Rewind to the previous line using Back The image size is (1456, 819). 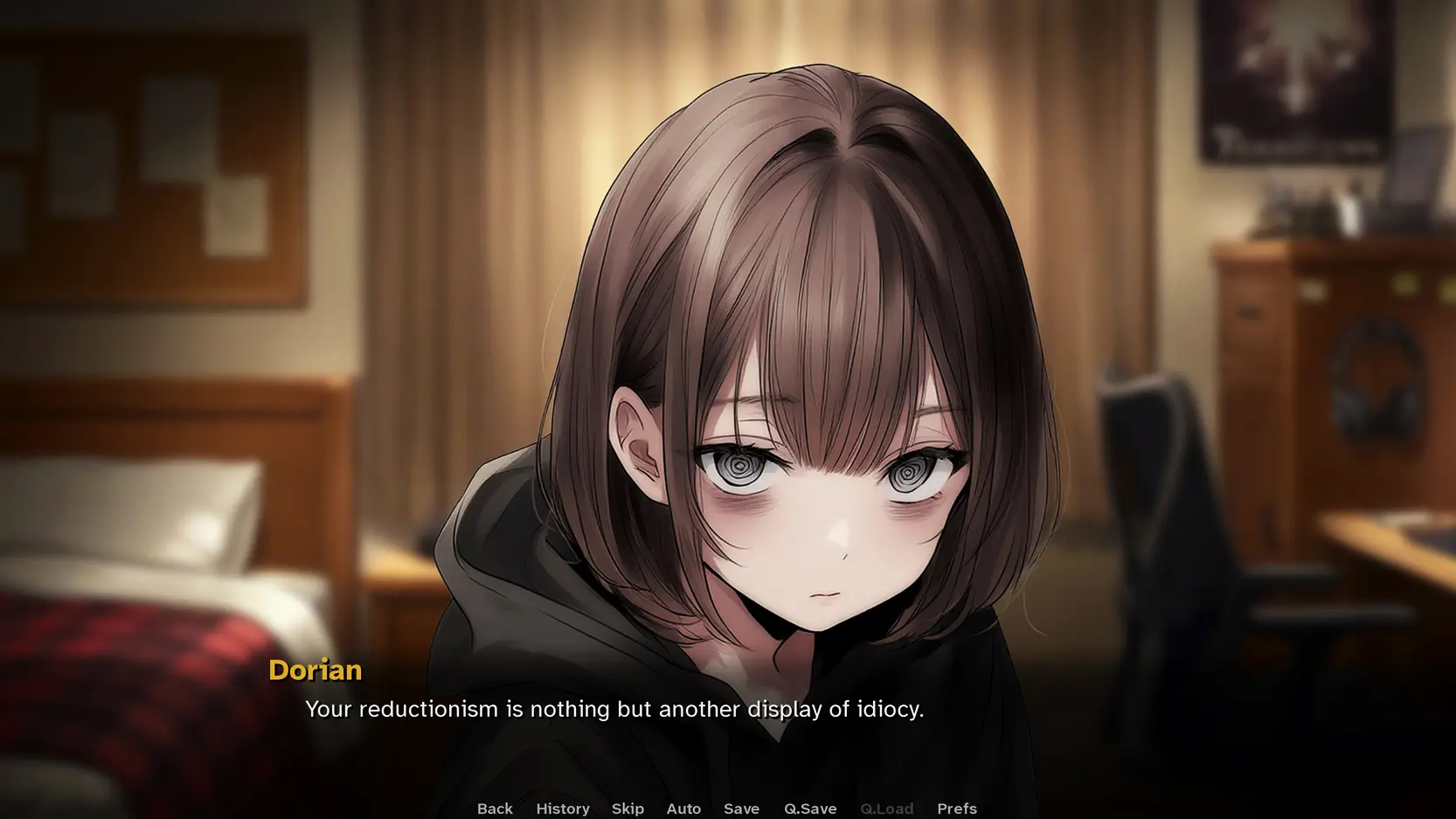(x=495, y=809)
